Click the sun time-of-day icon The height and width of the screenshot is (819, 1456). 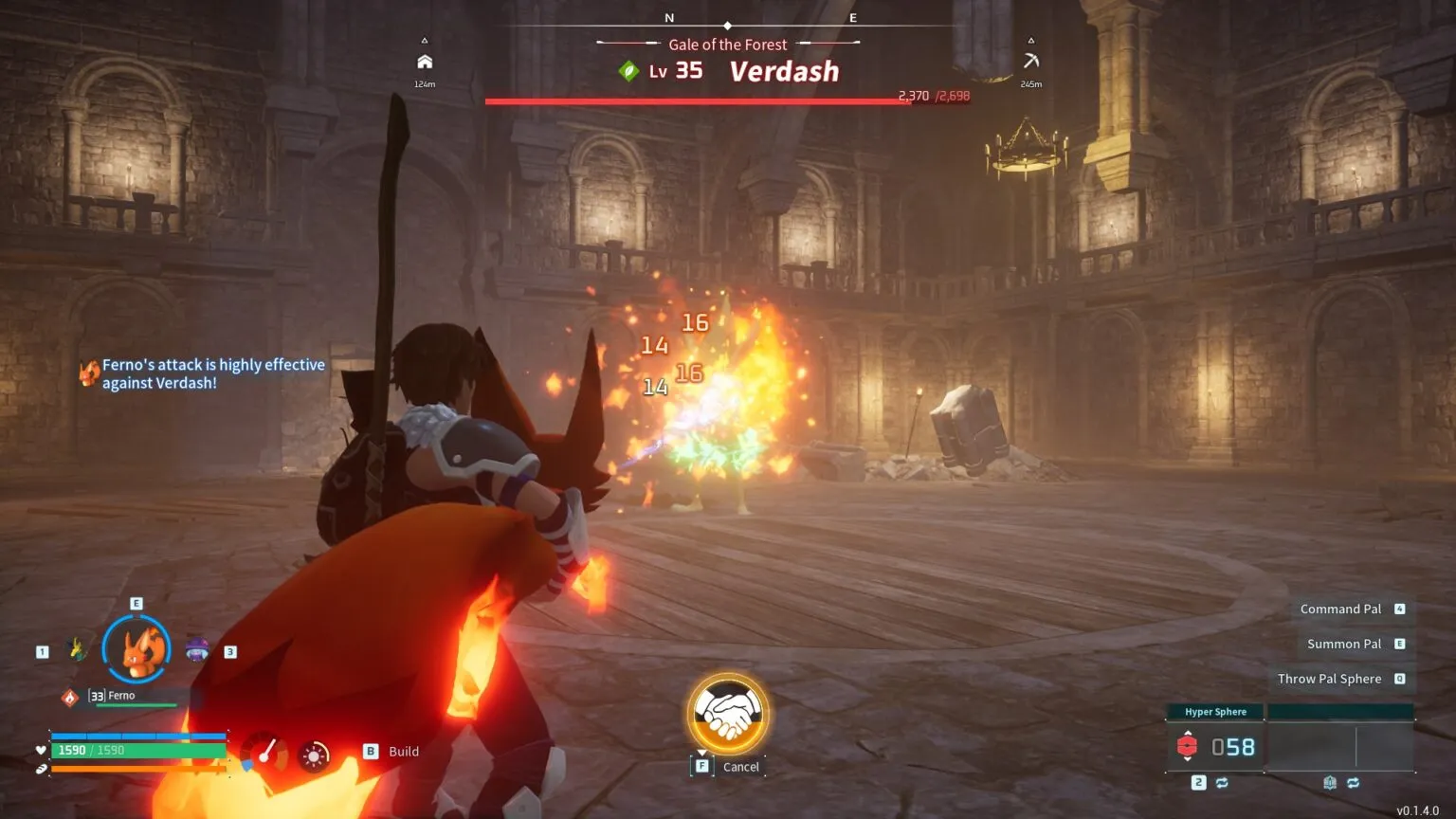pyautogui.click(x=314, y=755)
